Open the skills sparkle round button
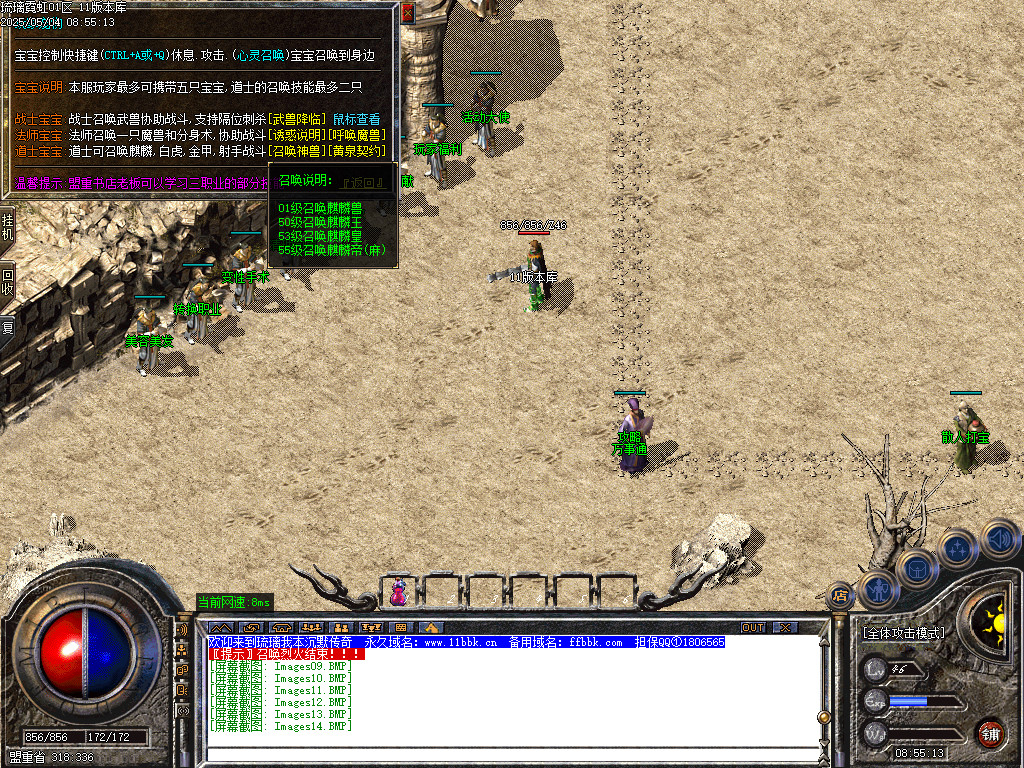Screen dimensions: 1024x768 tap(957, 548)
